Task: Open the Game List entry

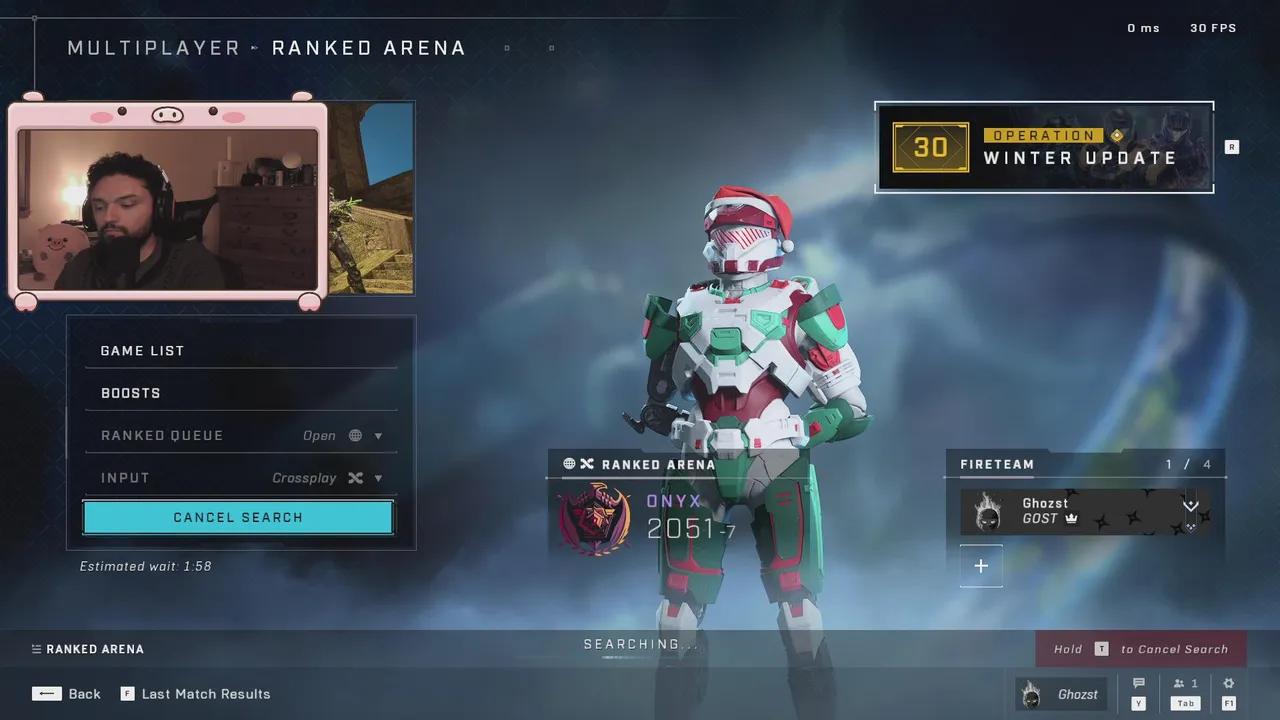Action: tap(240, 351)
